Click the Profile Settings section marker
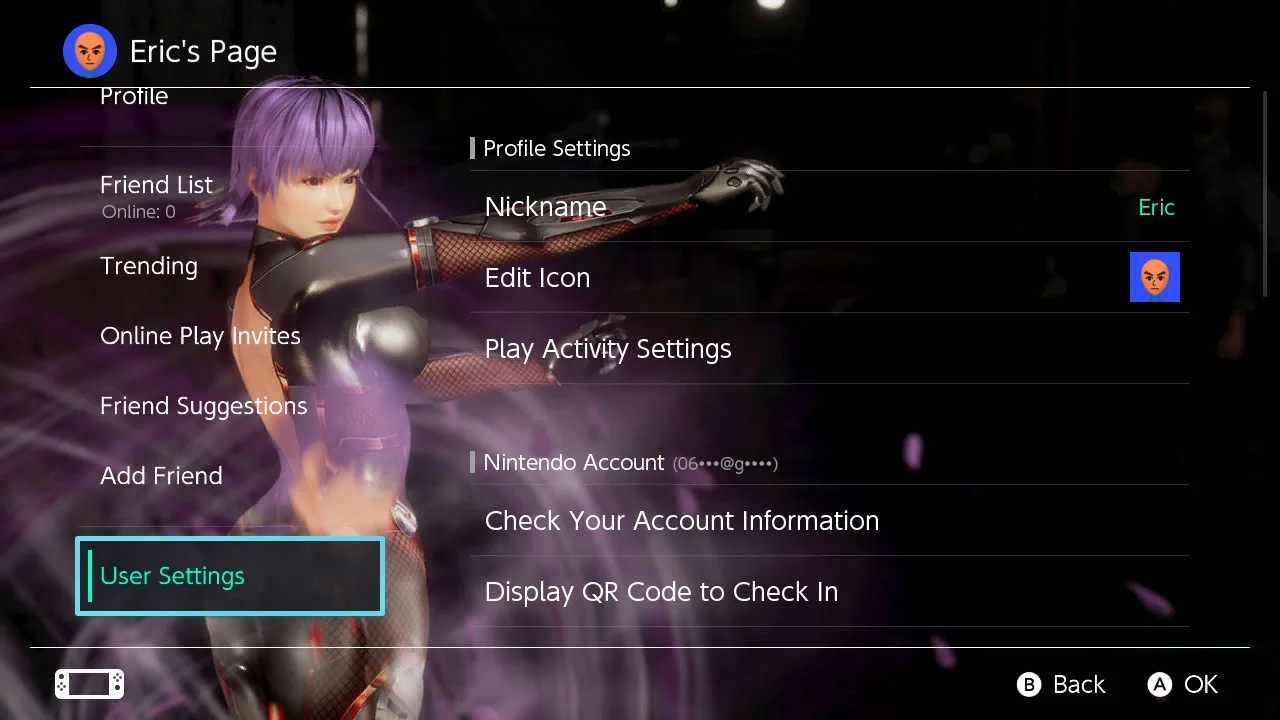 click(x=472, y=148)
